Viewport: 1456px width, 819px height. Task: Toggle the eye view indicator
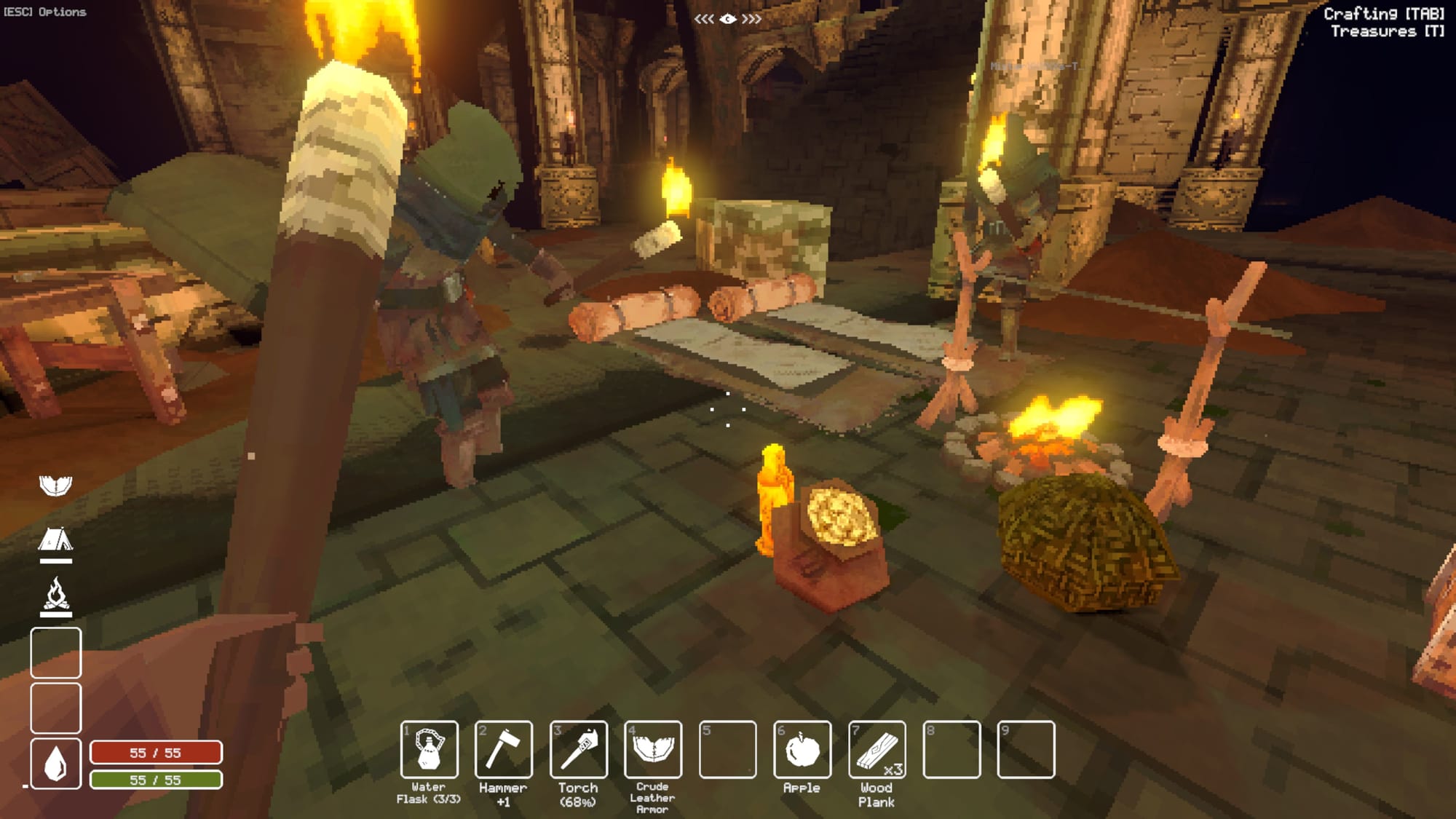[727, 19]
